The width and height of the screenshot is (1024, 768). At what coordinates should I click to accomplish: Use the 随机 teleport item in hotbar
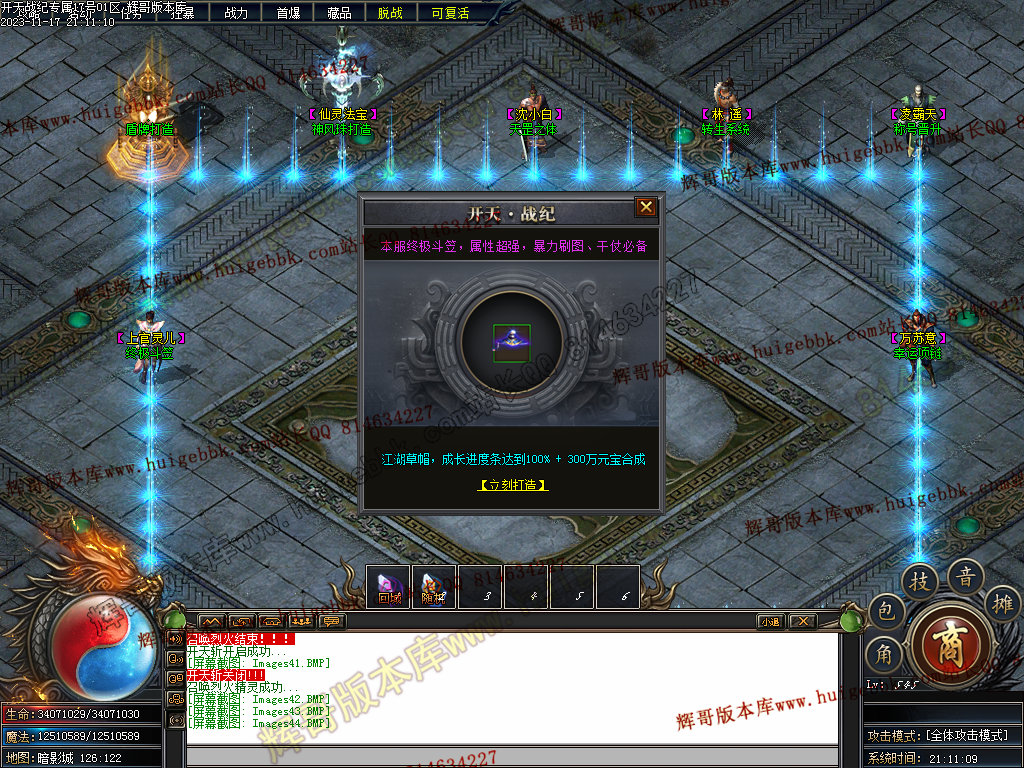(x=433, y=587)
